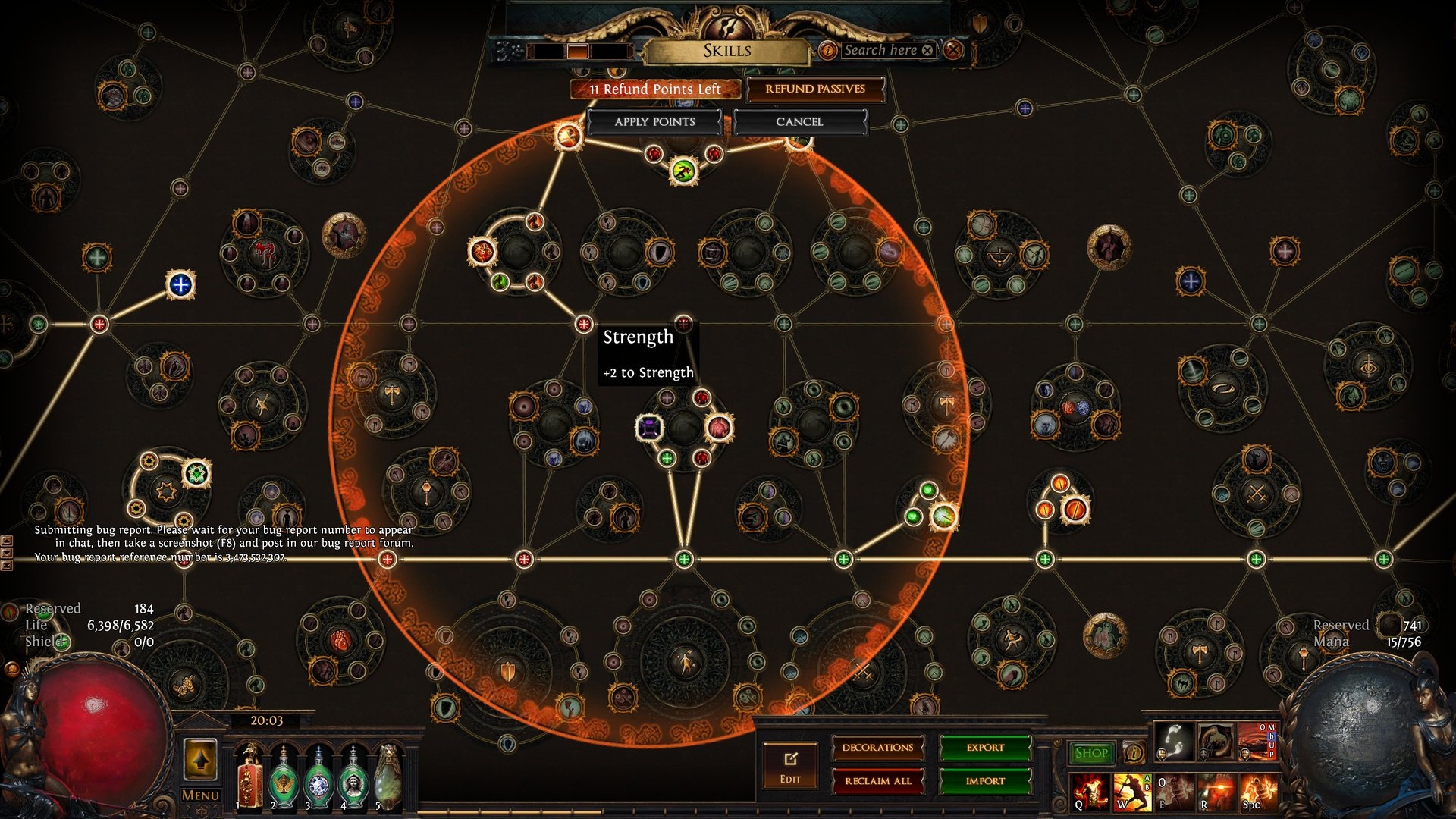Viewport: 1456px width, 819px height.
Task: Click the gold level-up arrow button
Action: pos(200,759)
